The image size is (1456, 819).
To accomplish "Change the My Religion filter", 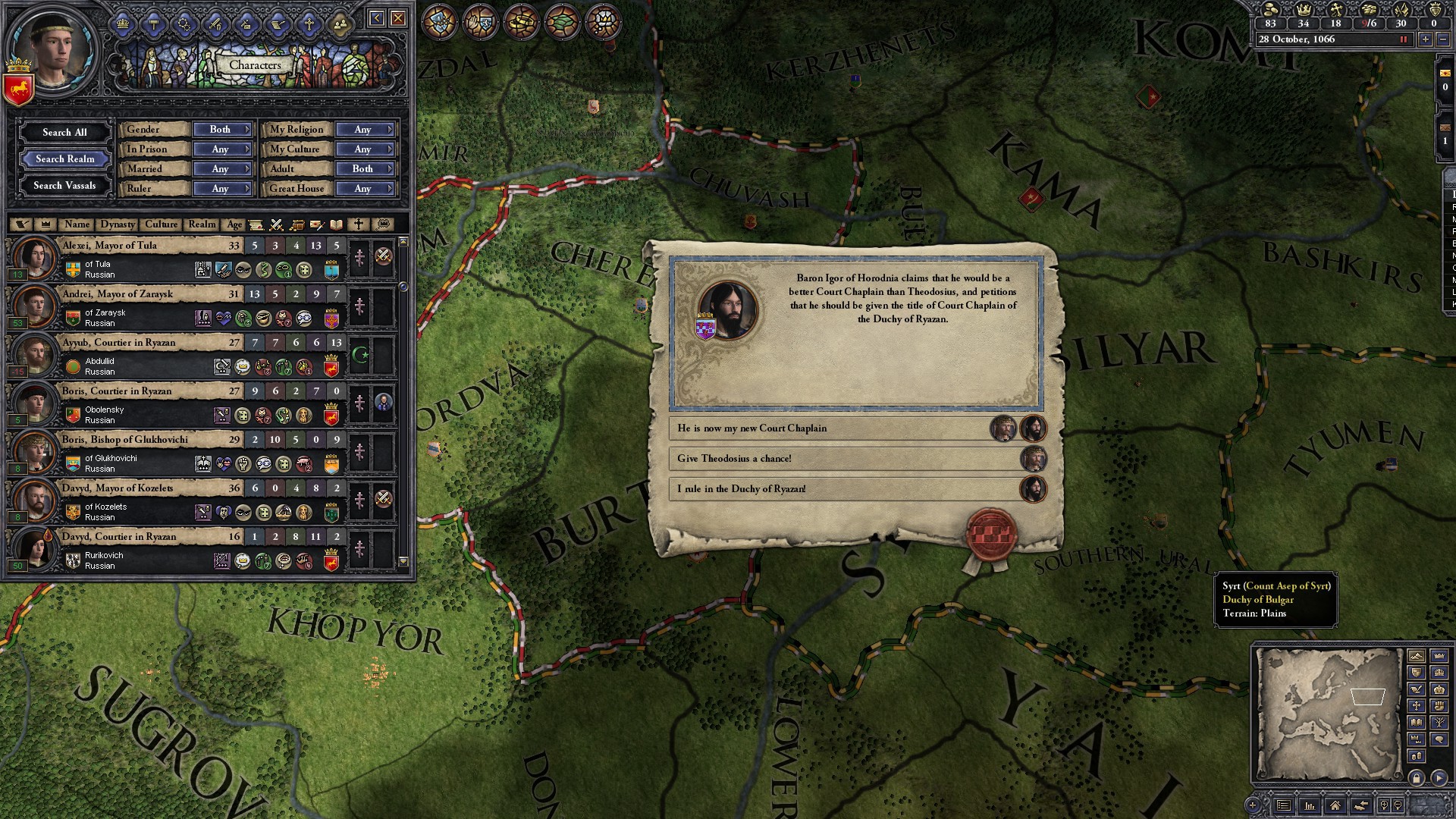I will [x=364, y=130].
